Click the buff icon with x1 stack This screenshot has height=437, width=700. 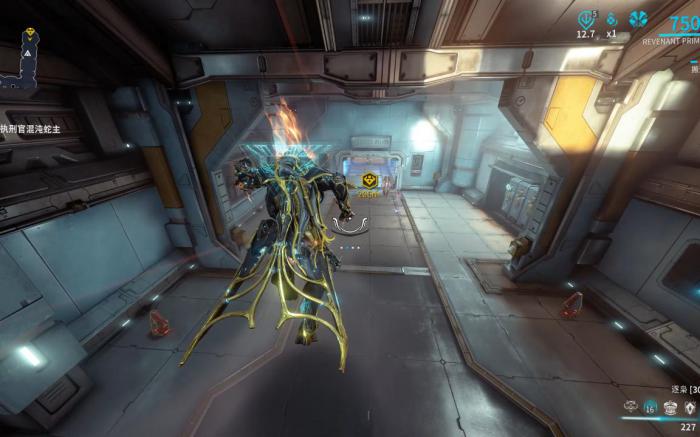[x=612, y=18]
